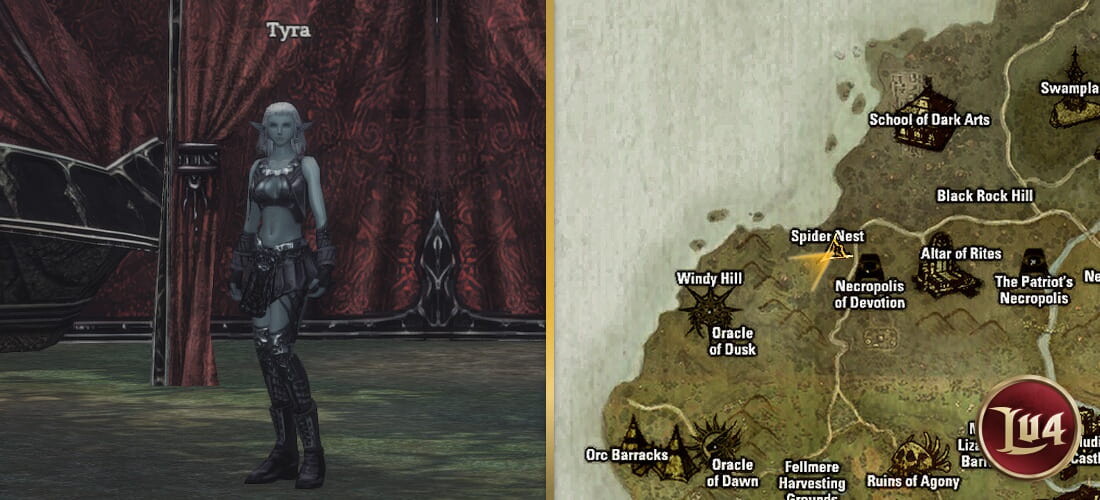Click the Black Rock Hill map label
The height and width of the screenshot is (500, 1100).
(x=984, y=196)
